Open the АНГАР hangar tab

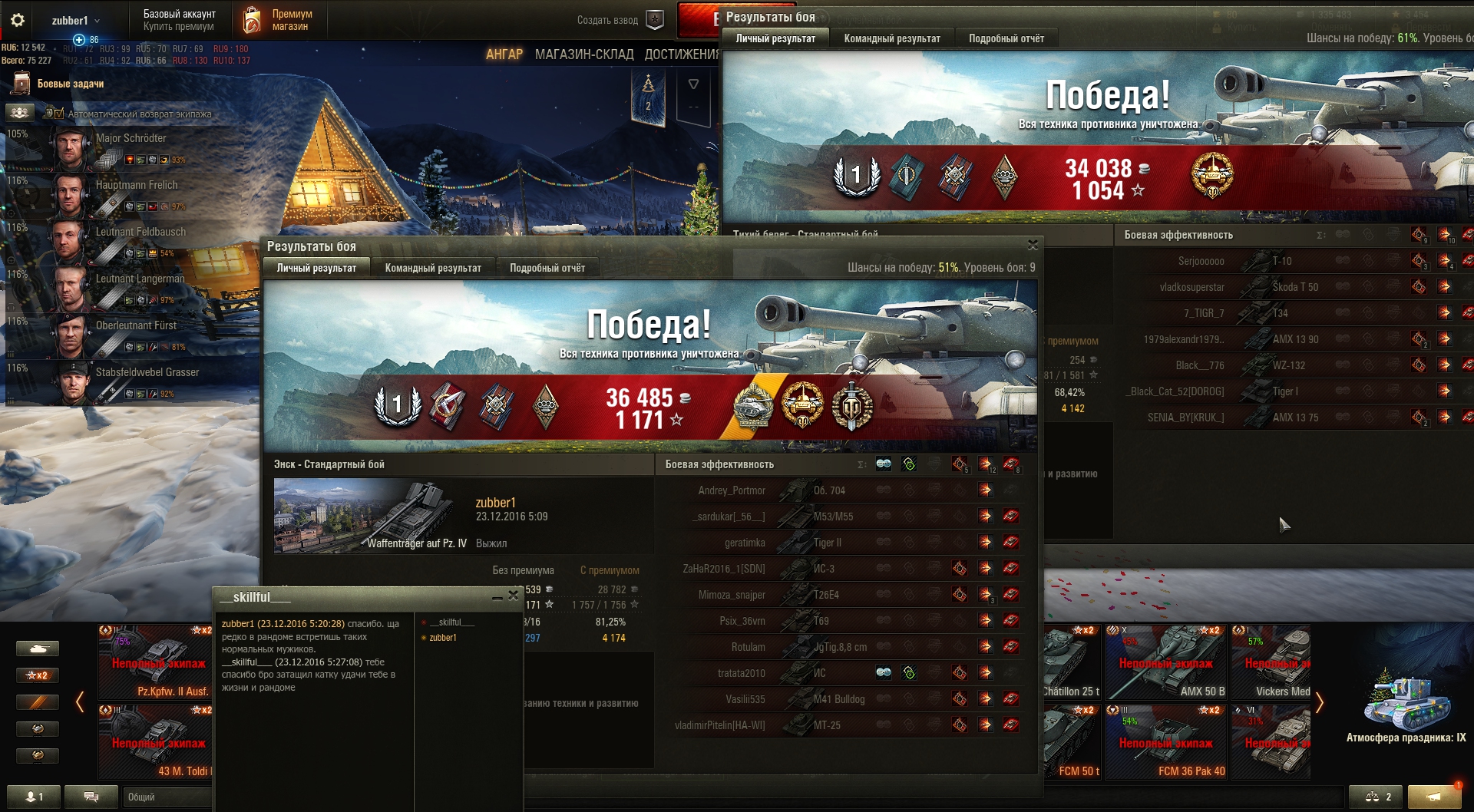(504, 54)
